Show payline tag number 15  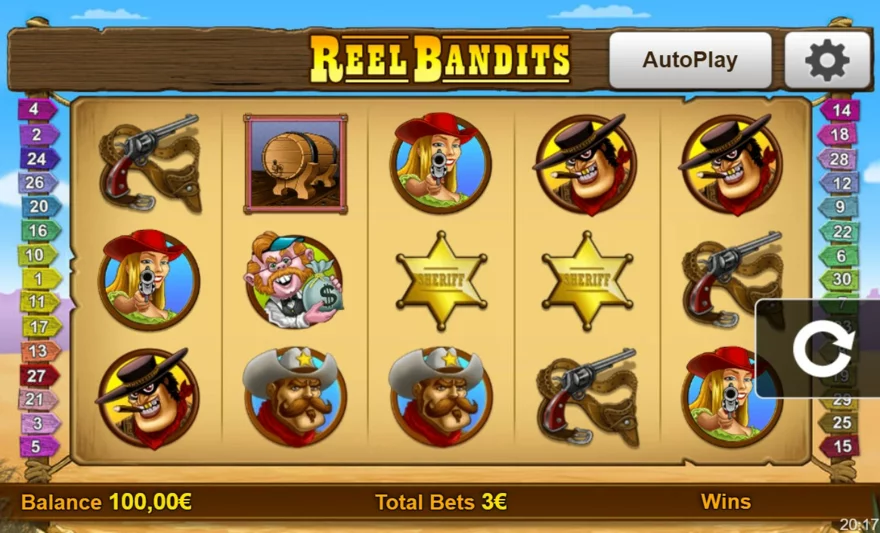(841, 446)
